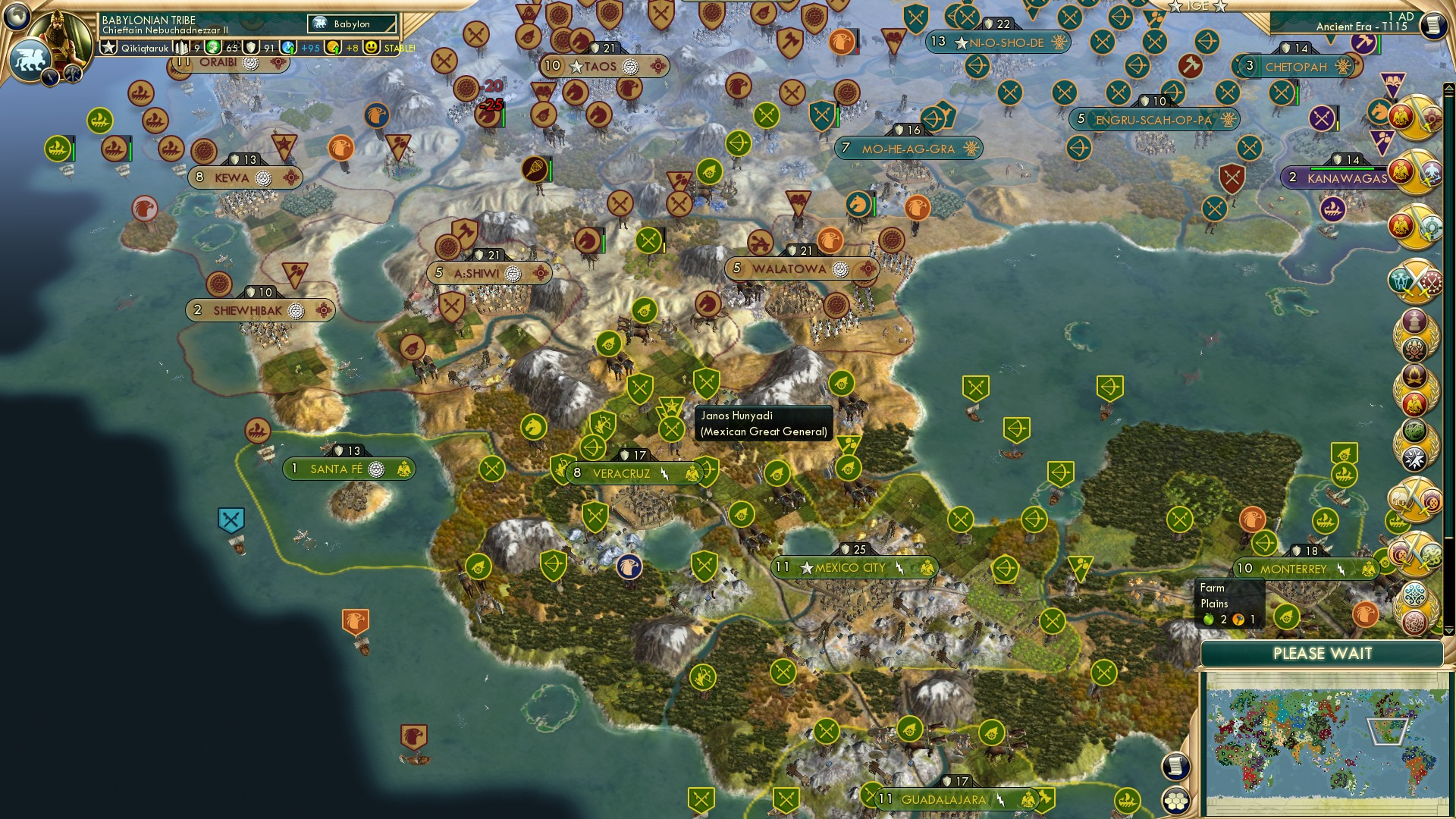Open the Babylon civilization dropdown
Image resolution: width=1456 pixels, height=819 pixels.
(x=353, y=24)
